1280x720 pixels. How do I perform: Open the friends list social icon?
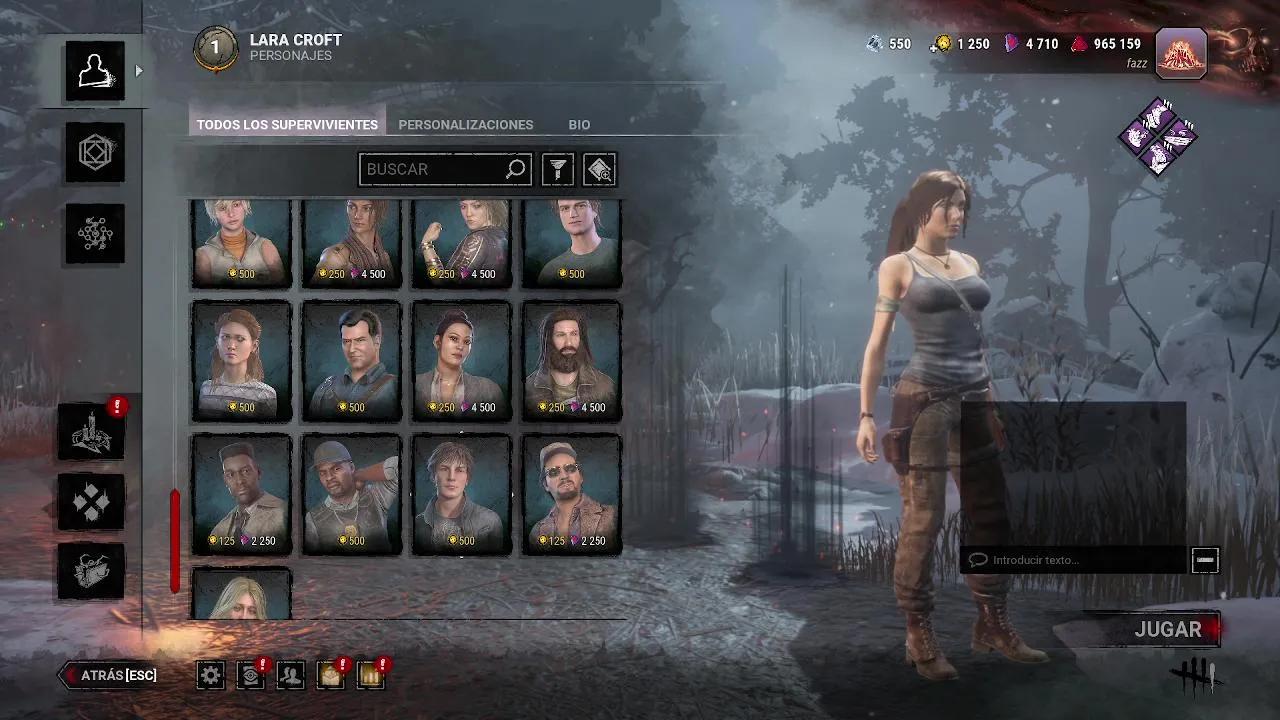[x=289, y=675]
